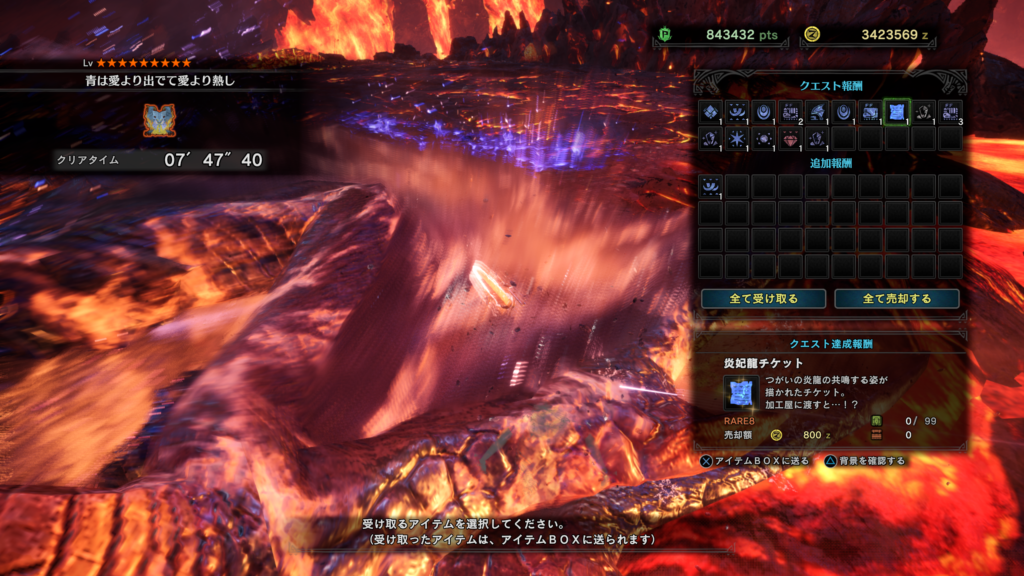Pick the blue claw-shaped reward item
1024x576 pixels.
pos(817,111)
